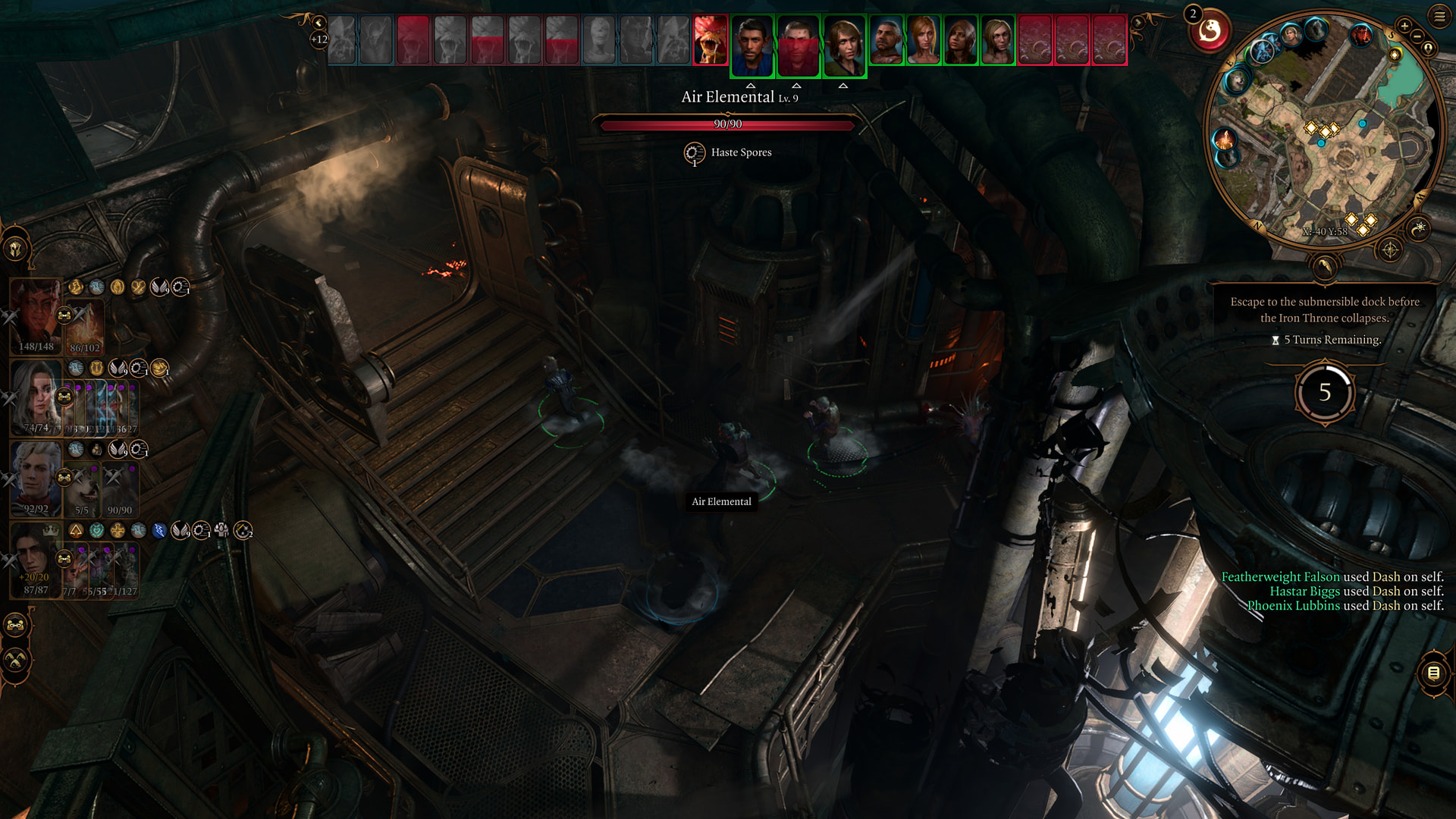Open the combat log scroll button
1456x819 pixels.
click(1433, 673)
